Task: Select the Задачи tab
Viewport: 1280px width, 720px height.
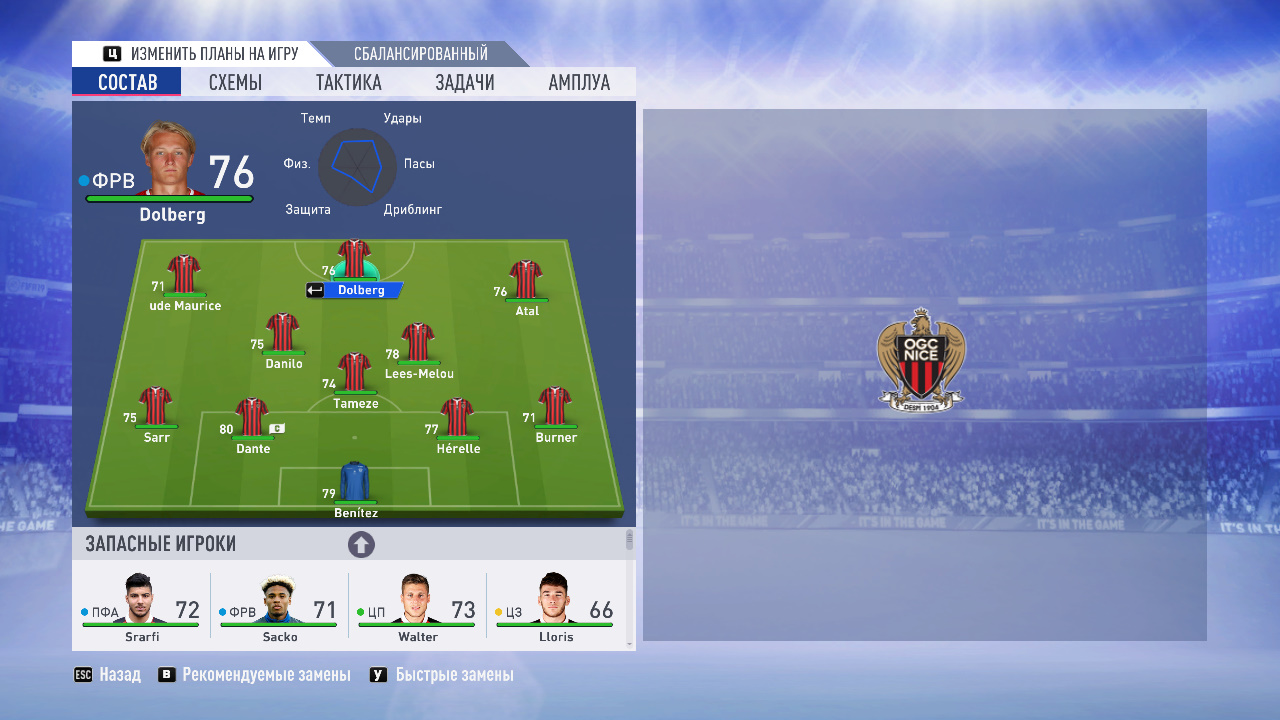Action: [x=465, y=82]
